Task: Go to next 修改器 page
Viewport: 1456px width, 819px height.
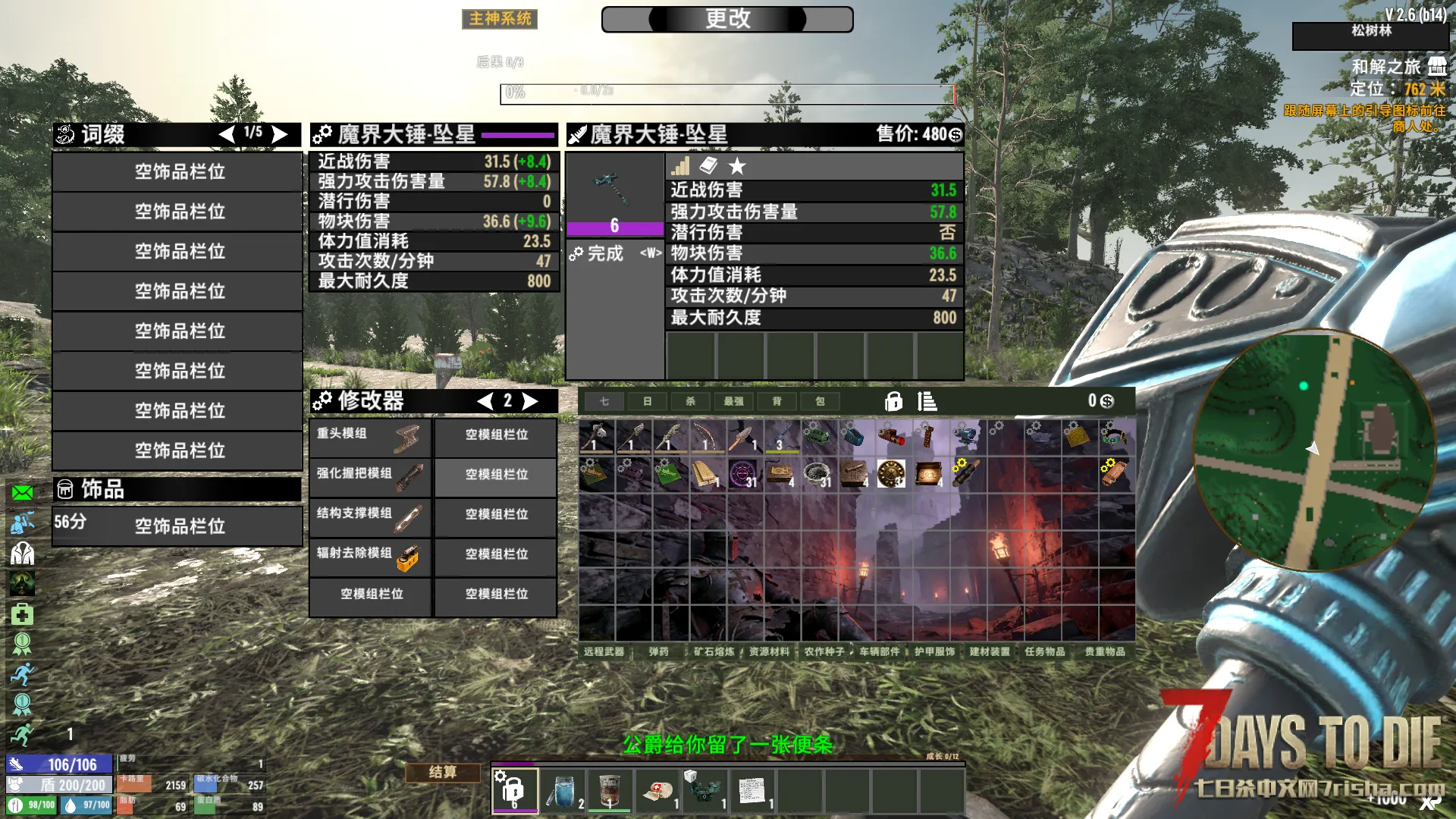Action: 530,401
